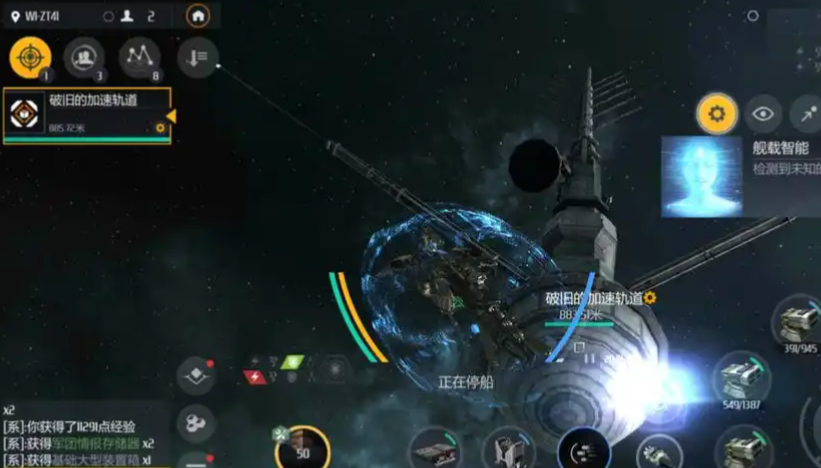
Task: Select the 破旧的加速轨道 overview entry
Action: pos(86,114)
